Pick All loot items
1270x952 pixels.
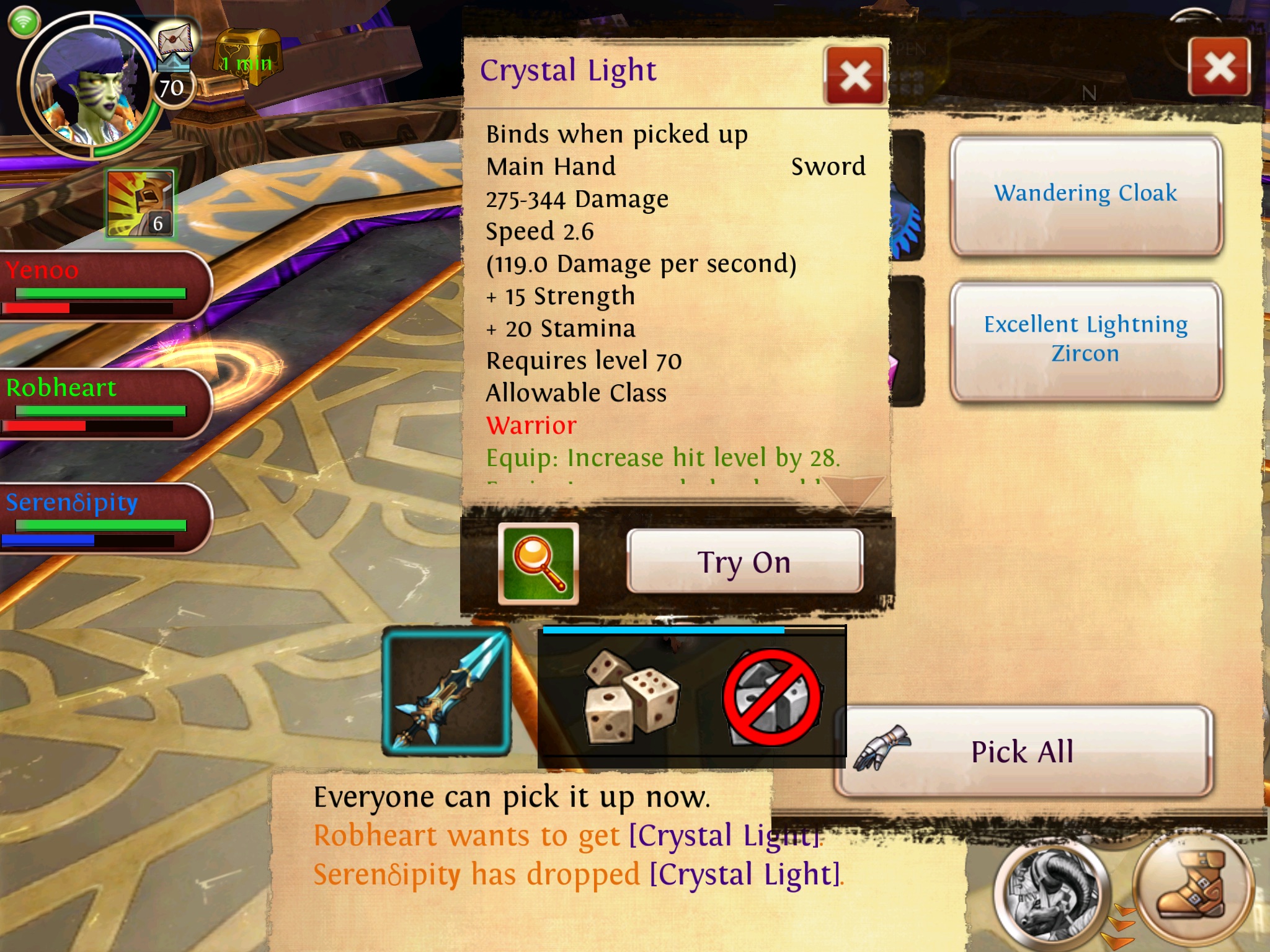(1023, 752)
